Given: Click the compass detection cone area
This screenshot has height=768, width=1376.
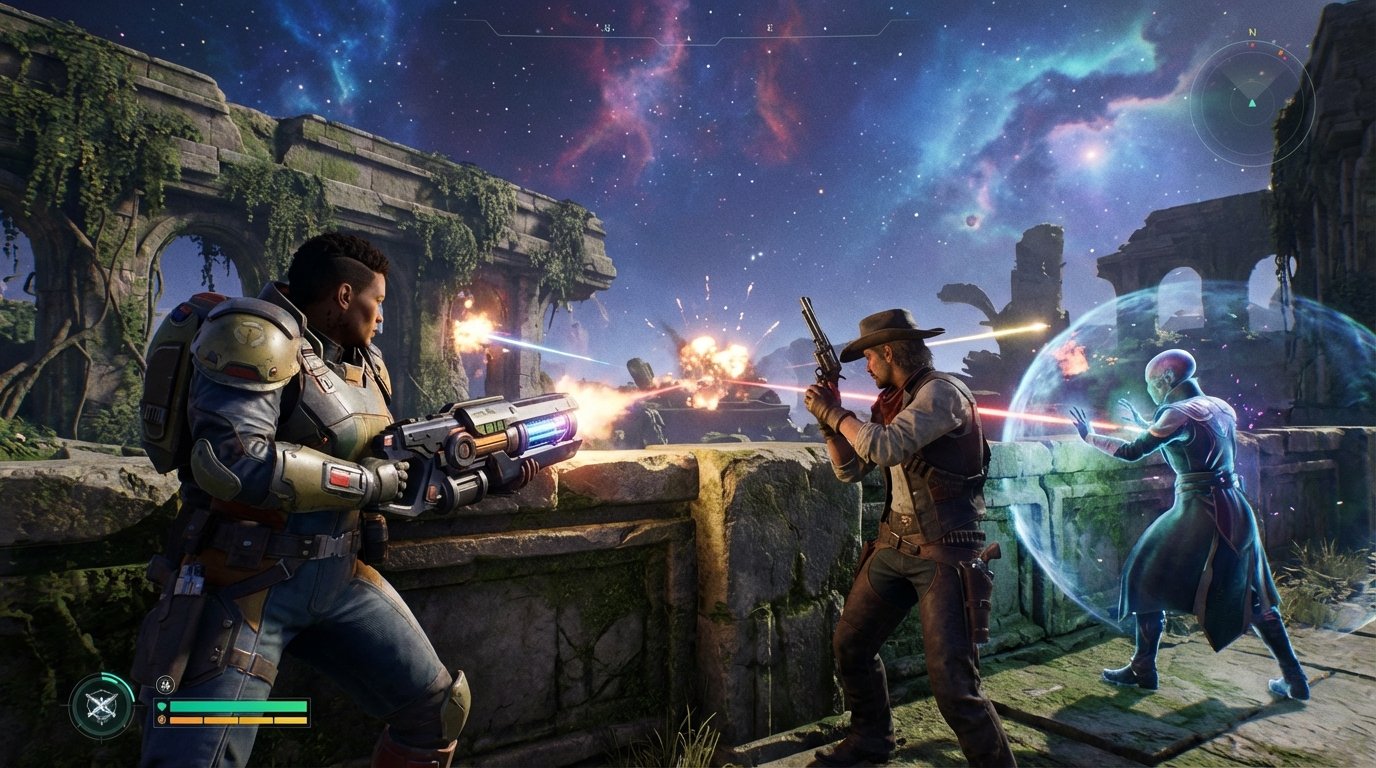Looking at the screenshot, I should click(1253, 80).
